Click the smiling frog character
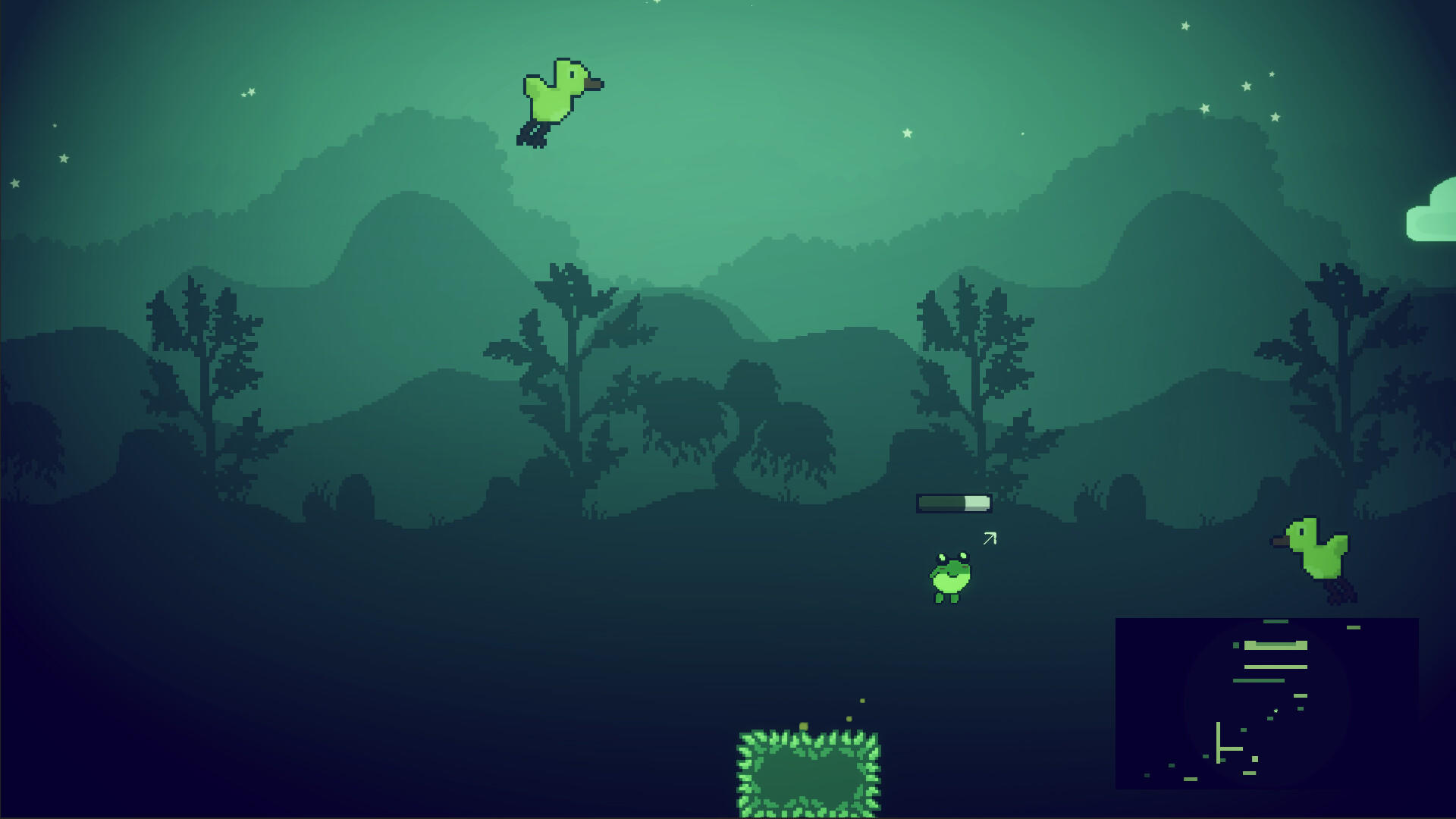Image resolution: width=1456 pixels, height=819 pixels. point(950,578)
